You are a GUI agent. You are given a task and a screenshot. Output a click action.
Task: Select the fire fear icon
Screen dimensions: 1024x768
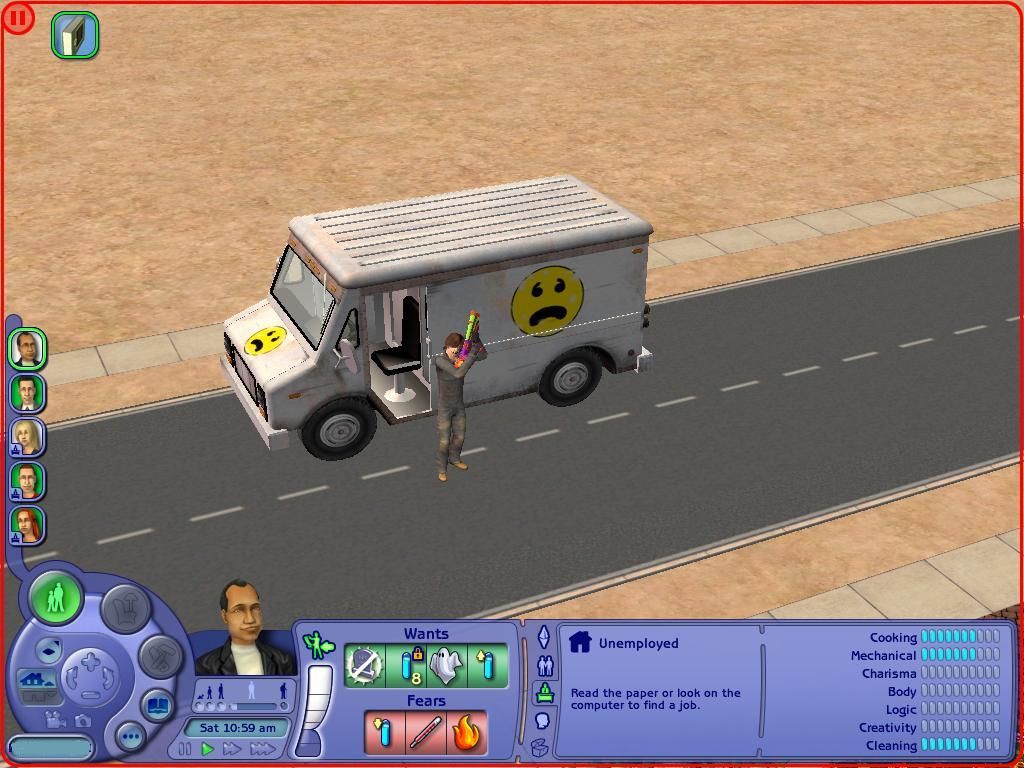466,733
